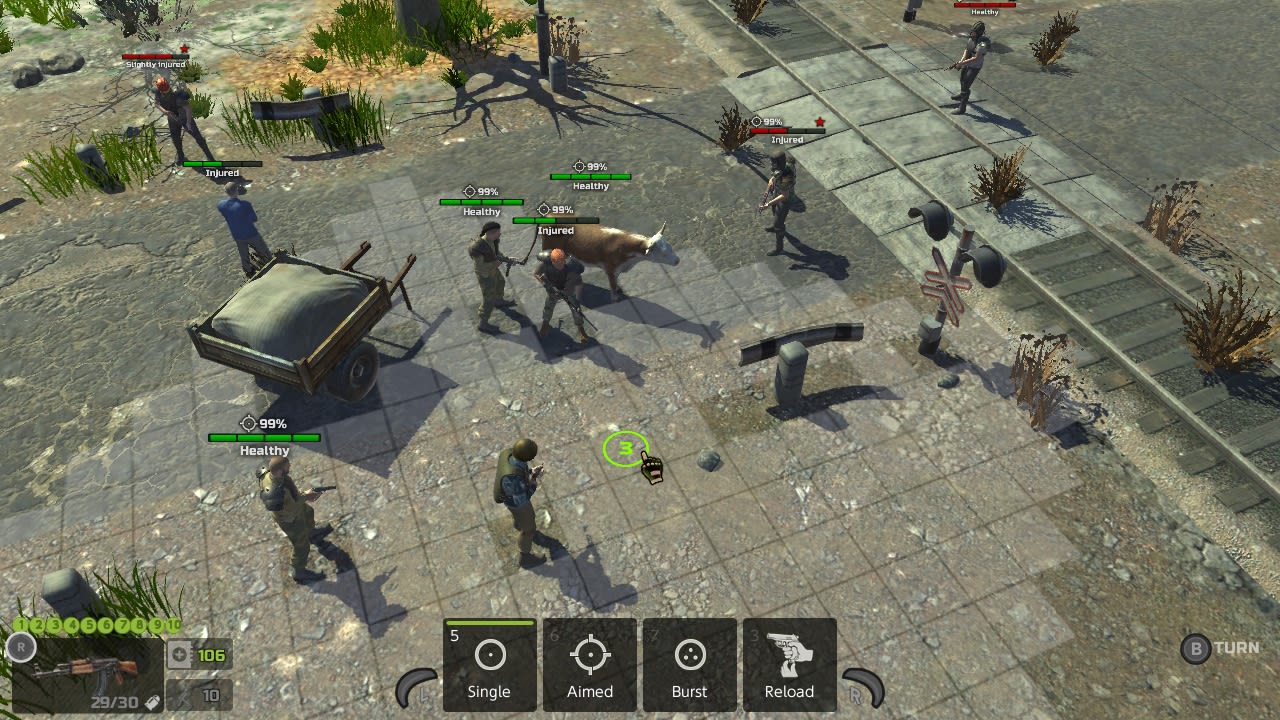Click the red star on the Injured enemy's bar

pyautogui.click(x=819, y=121)
